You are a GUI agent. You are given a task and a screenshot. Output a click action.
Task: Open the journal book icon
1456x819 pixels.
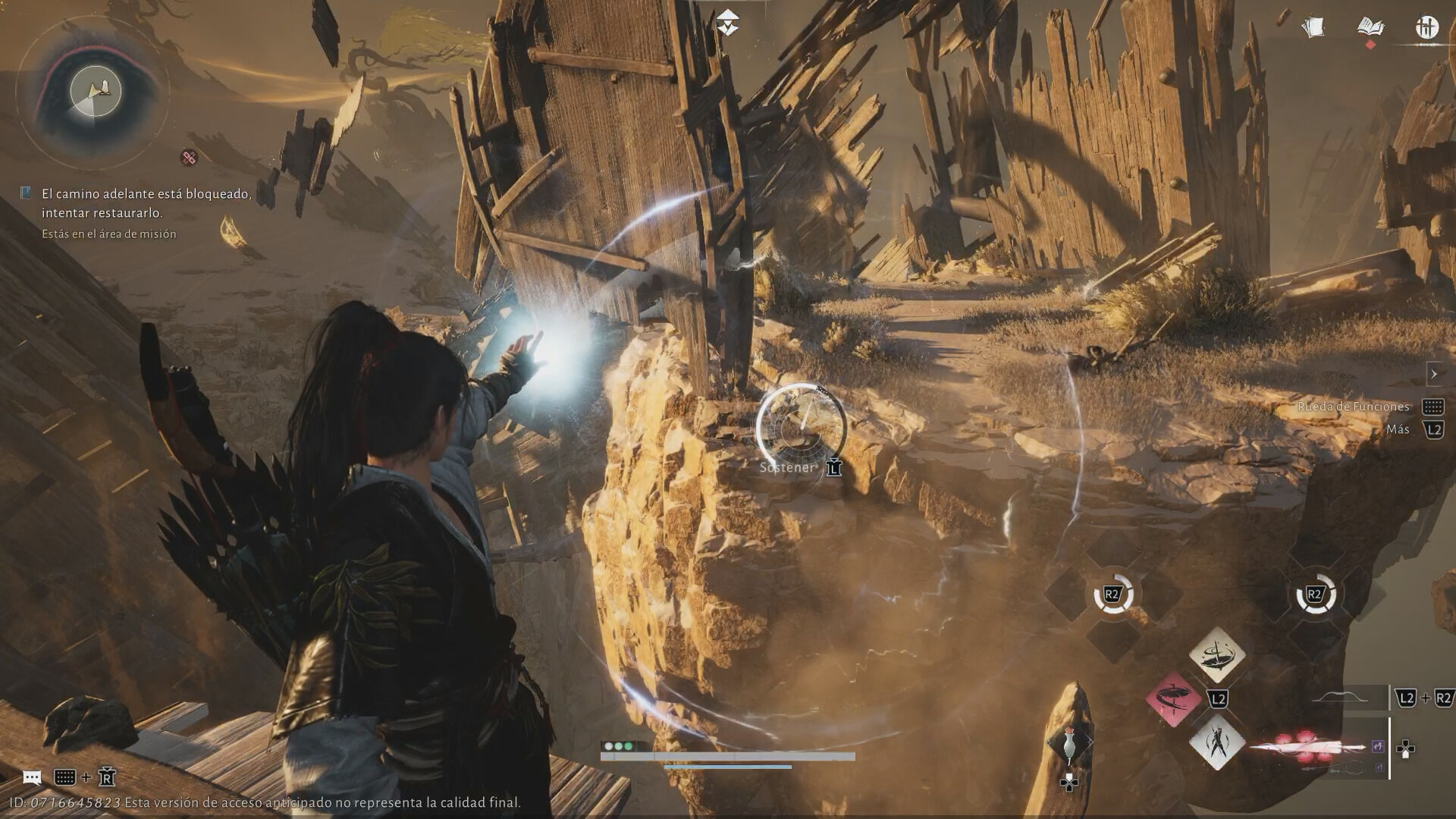point(1370,27)
